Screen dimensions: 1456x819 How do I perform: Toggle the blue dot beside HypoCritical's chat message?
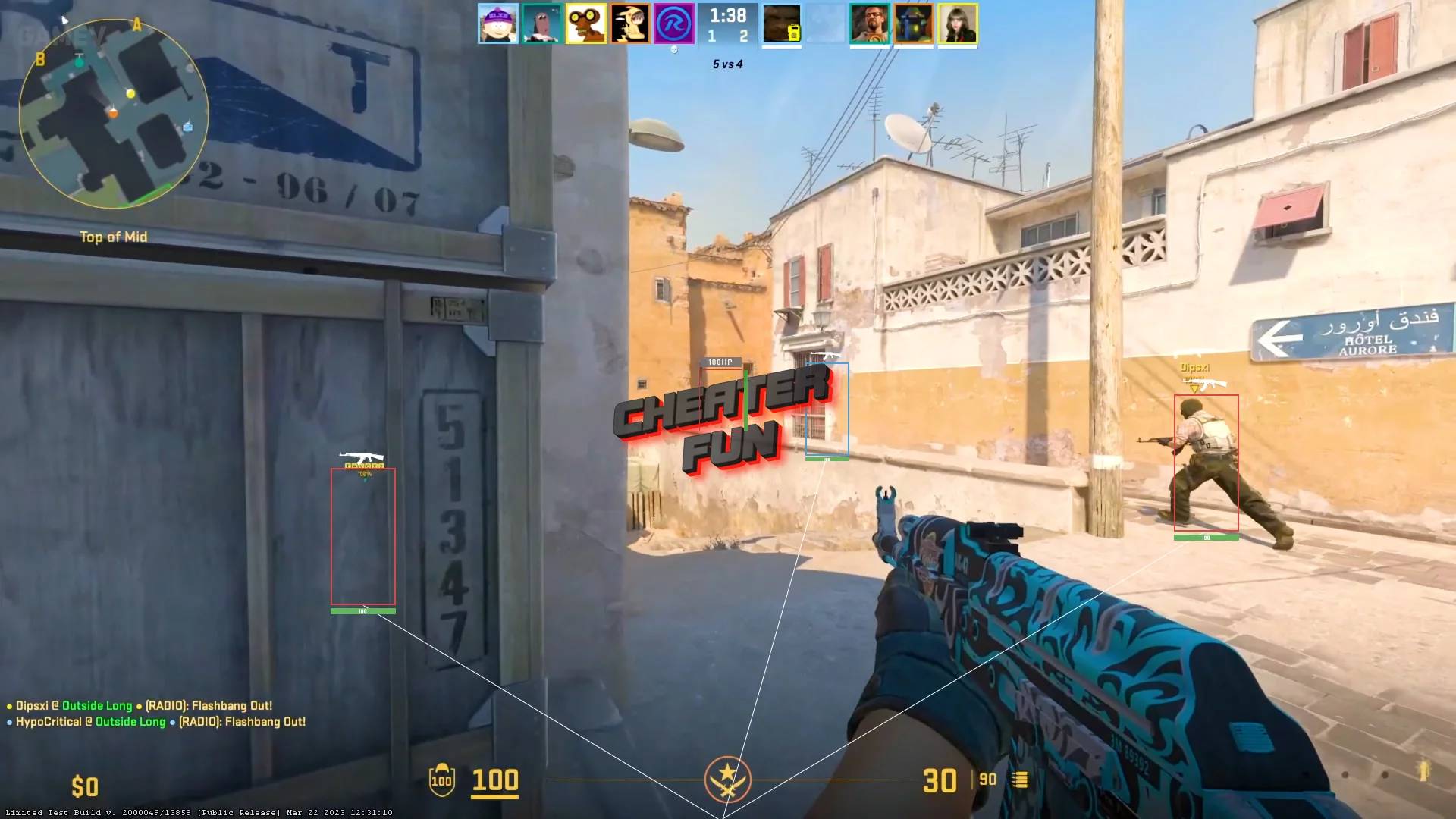pyautogui.click(x=11, y=721)
